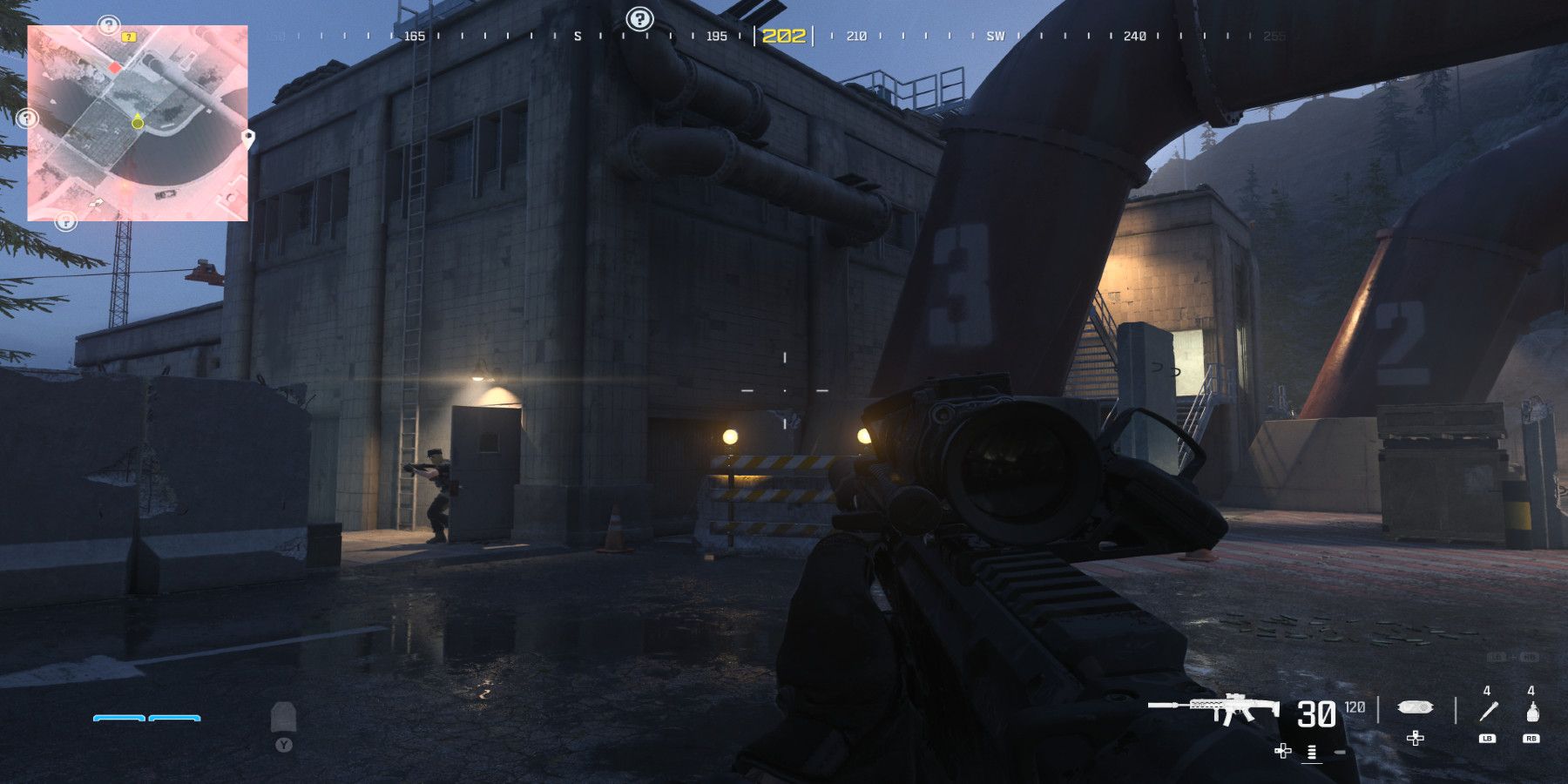Viewport: 1568px width, 784px height.
Task: Click the yellow player position marker on the minimap
Action: (x=137, y=123)
